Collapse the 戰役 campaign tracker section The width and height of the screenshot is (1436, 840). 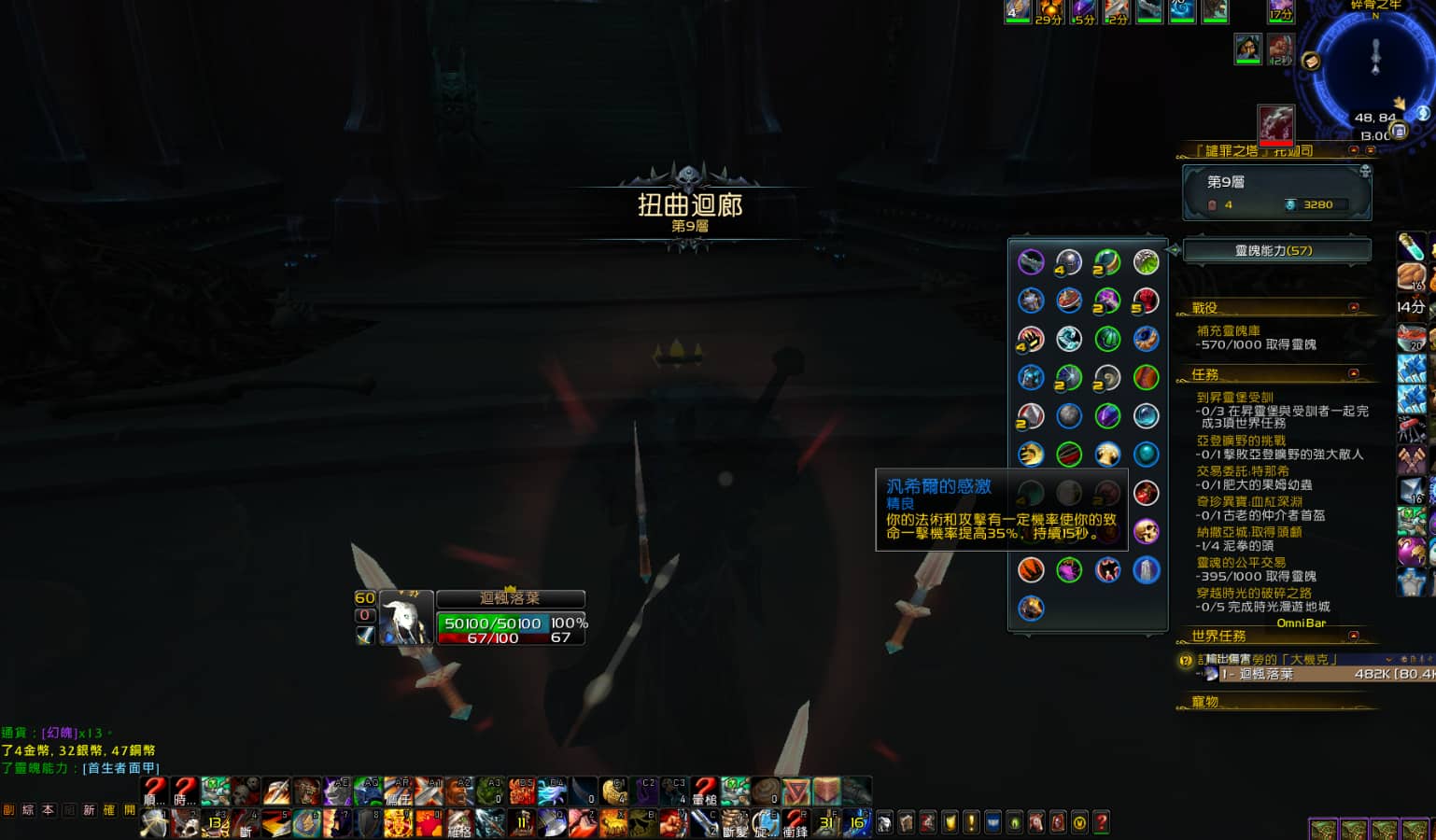point(1353,307)
